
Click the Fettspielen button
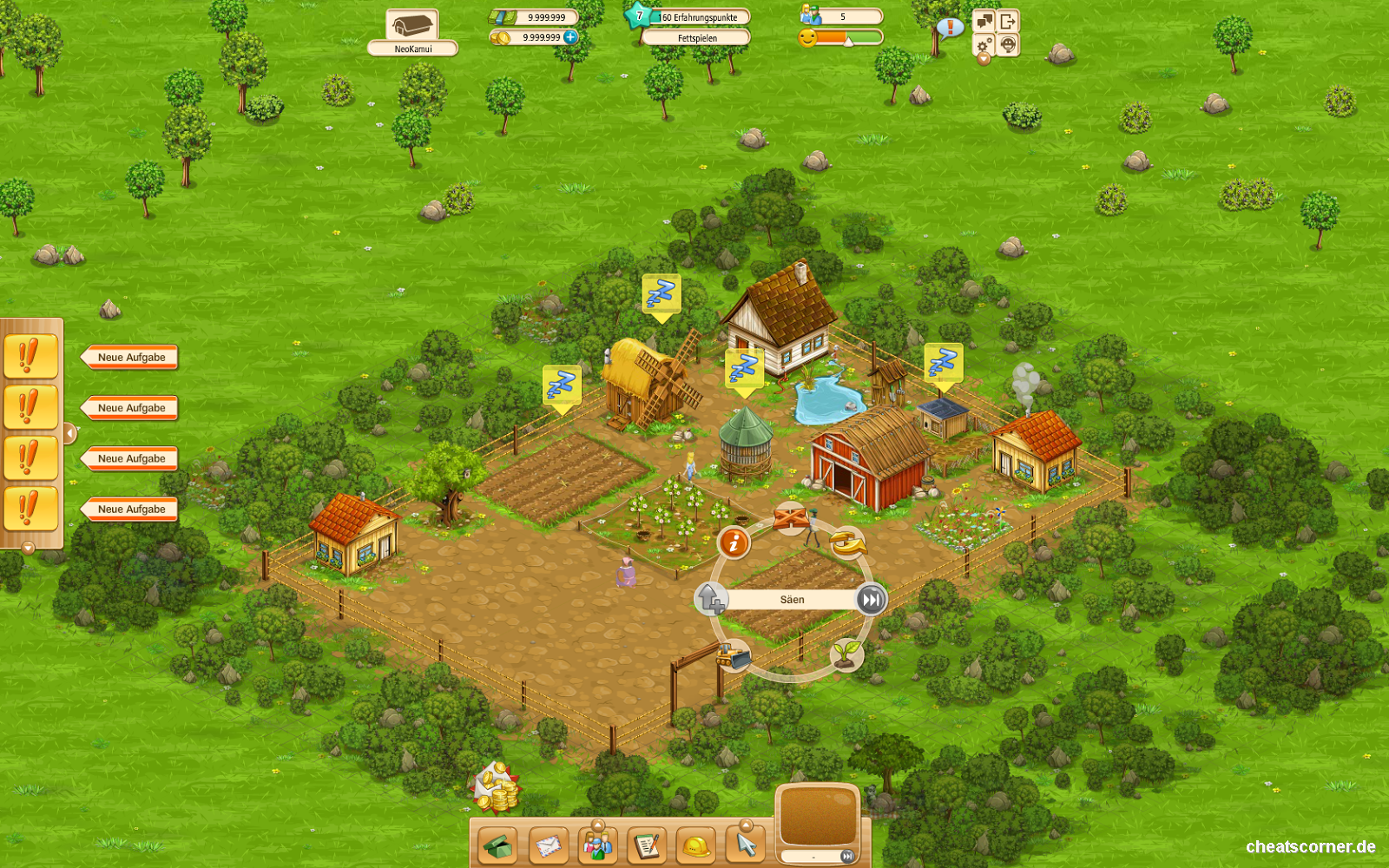(694, 37)
